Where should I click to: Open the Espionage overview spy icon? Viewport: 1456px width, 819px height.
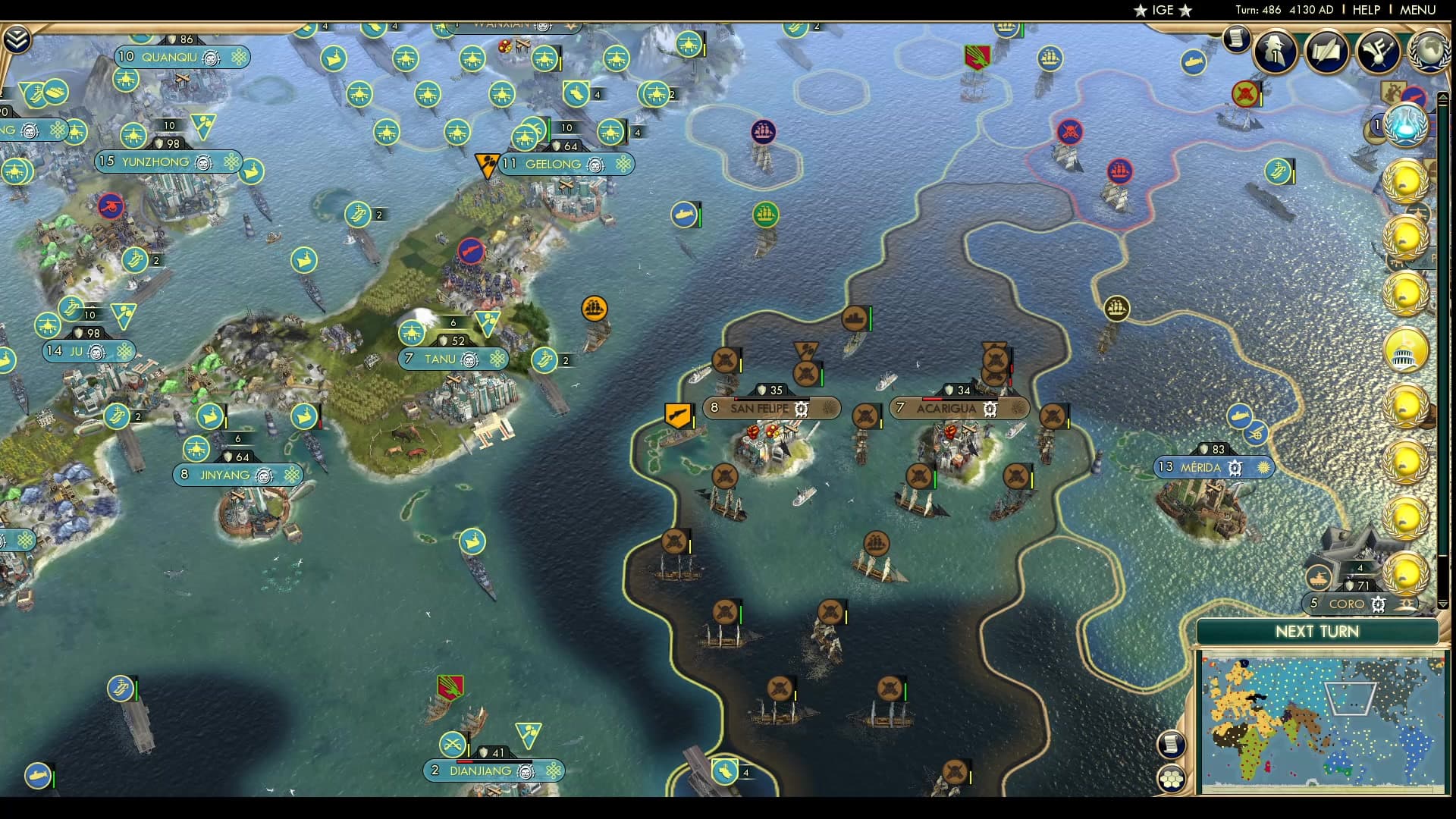coord(1274,51)
